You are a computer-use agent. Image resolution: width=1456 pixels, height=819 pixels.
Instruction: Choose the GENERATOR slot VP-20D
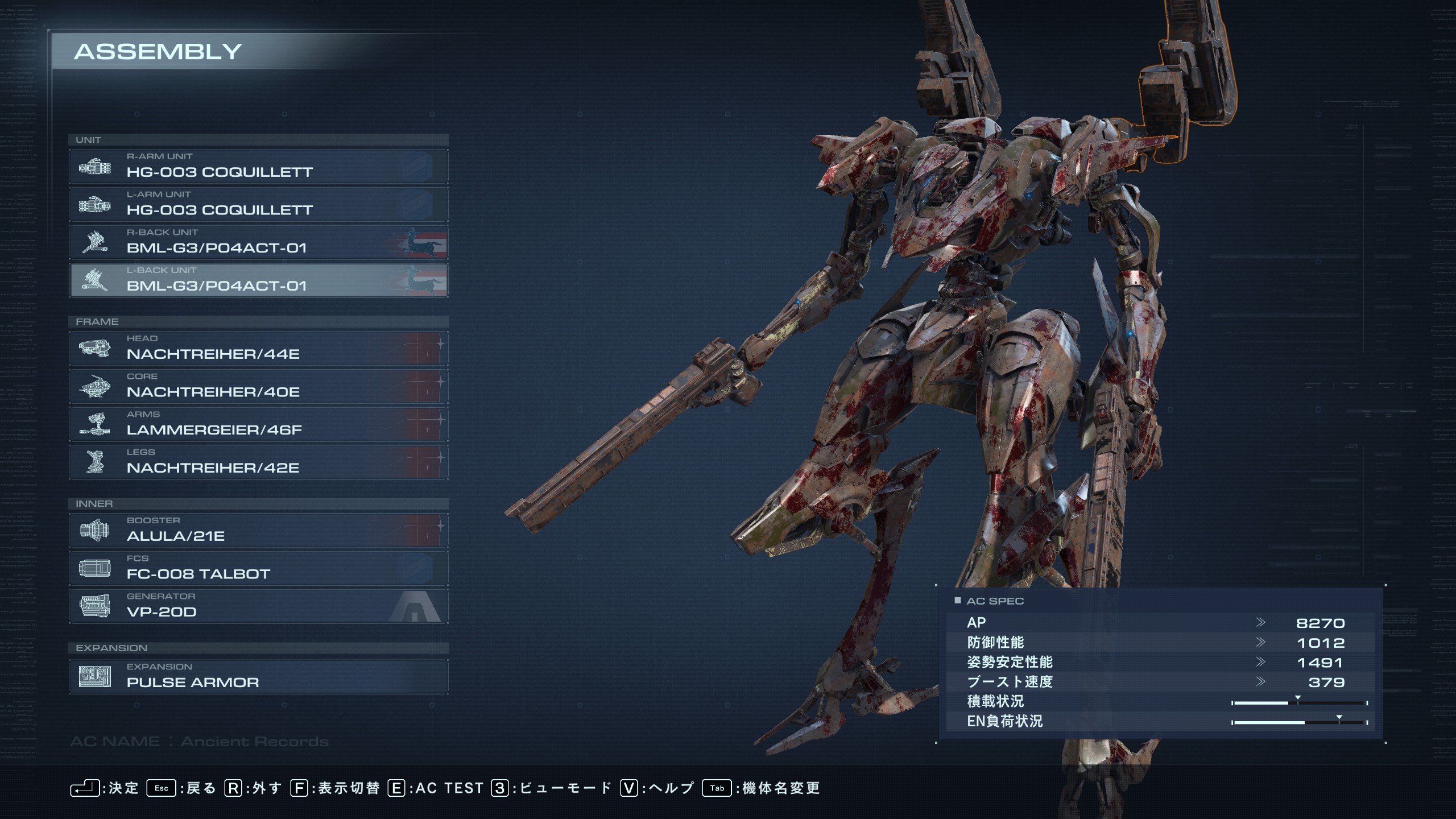[x=259, y=606]
